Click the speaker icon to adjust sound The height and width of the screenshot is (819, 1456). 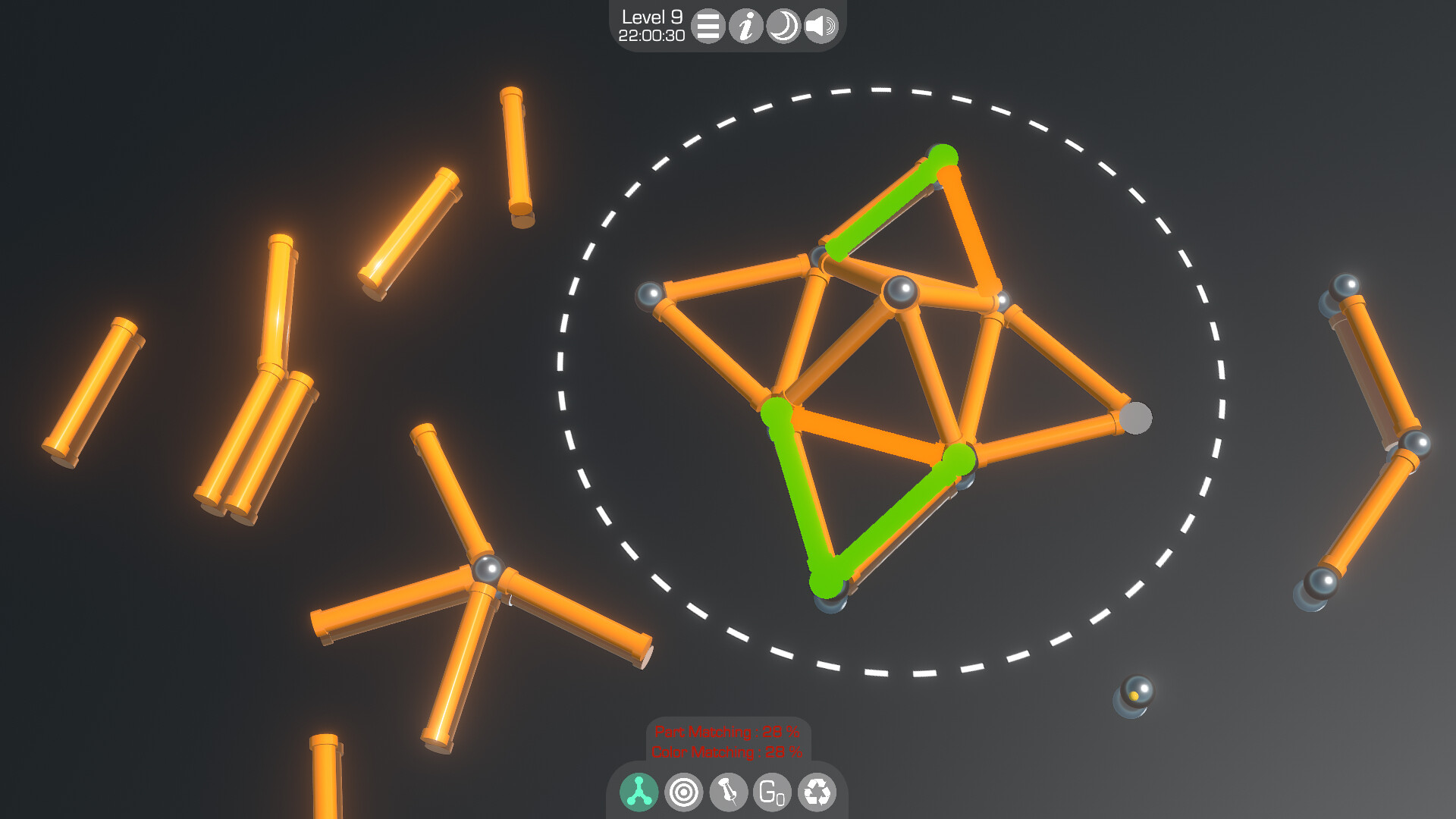click(820, 27)
